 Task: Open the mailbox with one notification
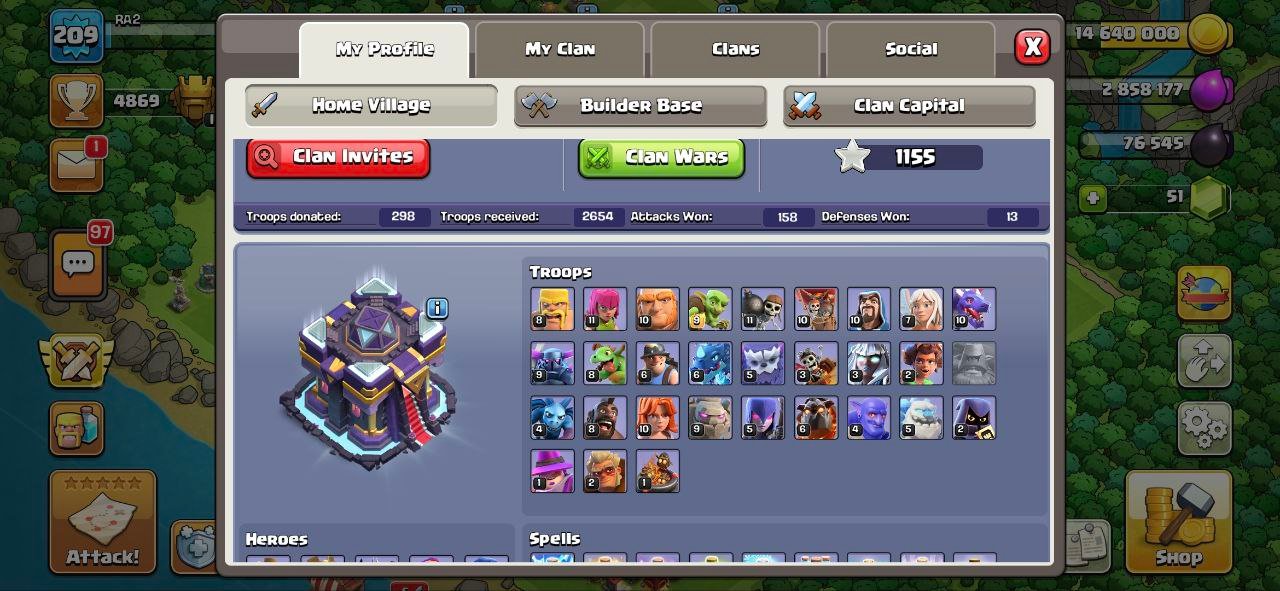click(76, 164)
